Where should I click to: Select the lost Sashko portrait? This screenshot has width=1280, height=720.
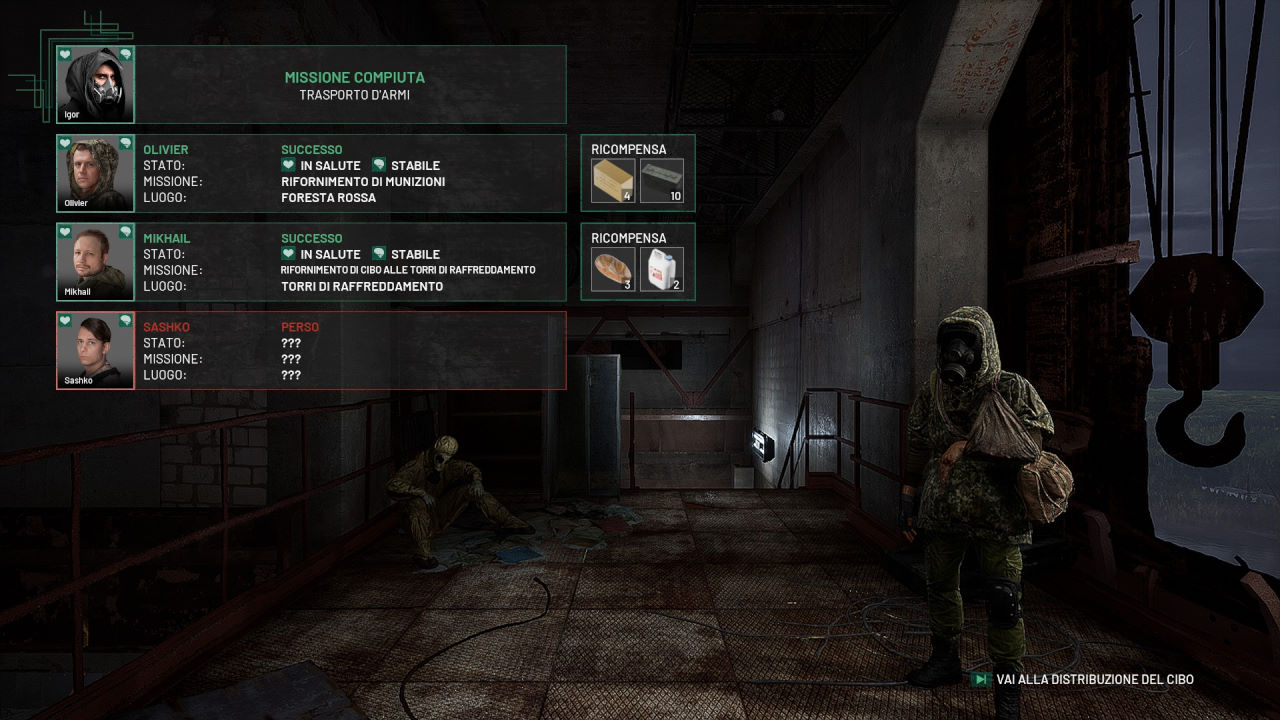(x=95, y=350)
